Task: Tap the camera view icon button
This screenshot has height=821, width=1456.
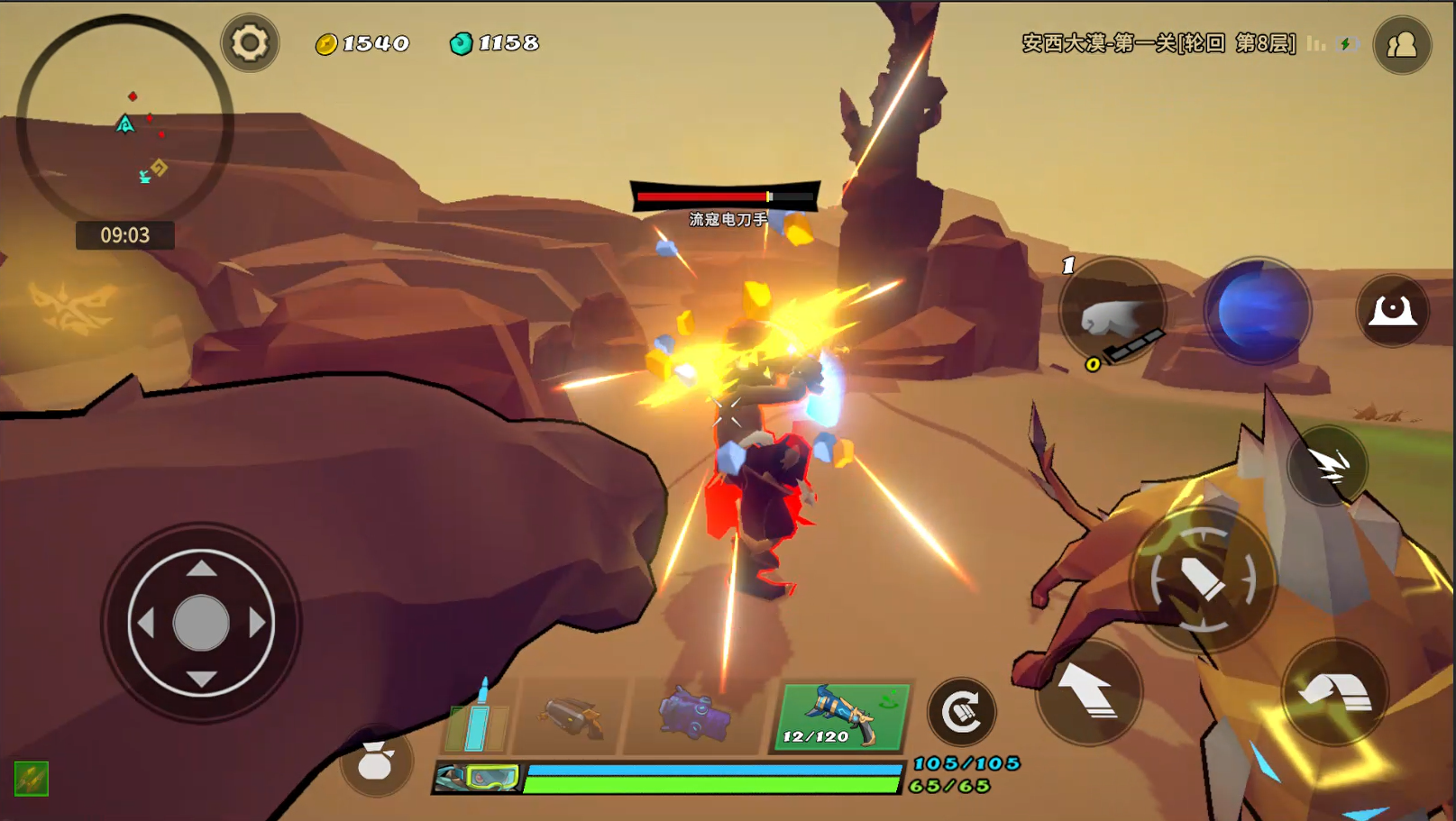Action: (x=1392, y=311)
